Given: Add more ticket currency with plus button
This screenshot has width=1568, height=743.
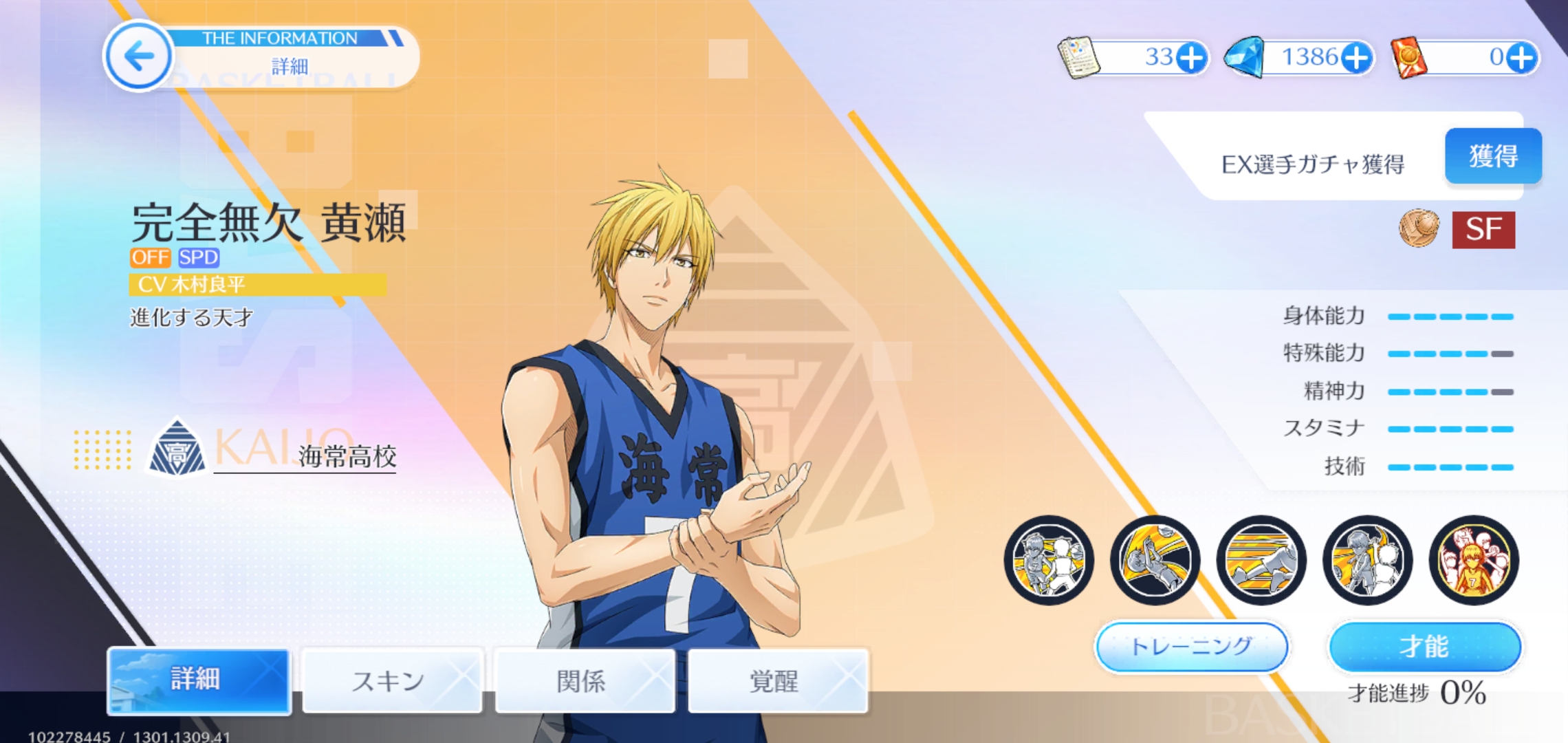Looking at the screenshot, I should (x=1191, y=58).
